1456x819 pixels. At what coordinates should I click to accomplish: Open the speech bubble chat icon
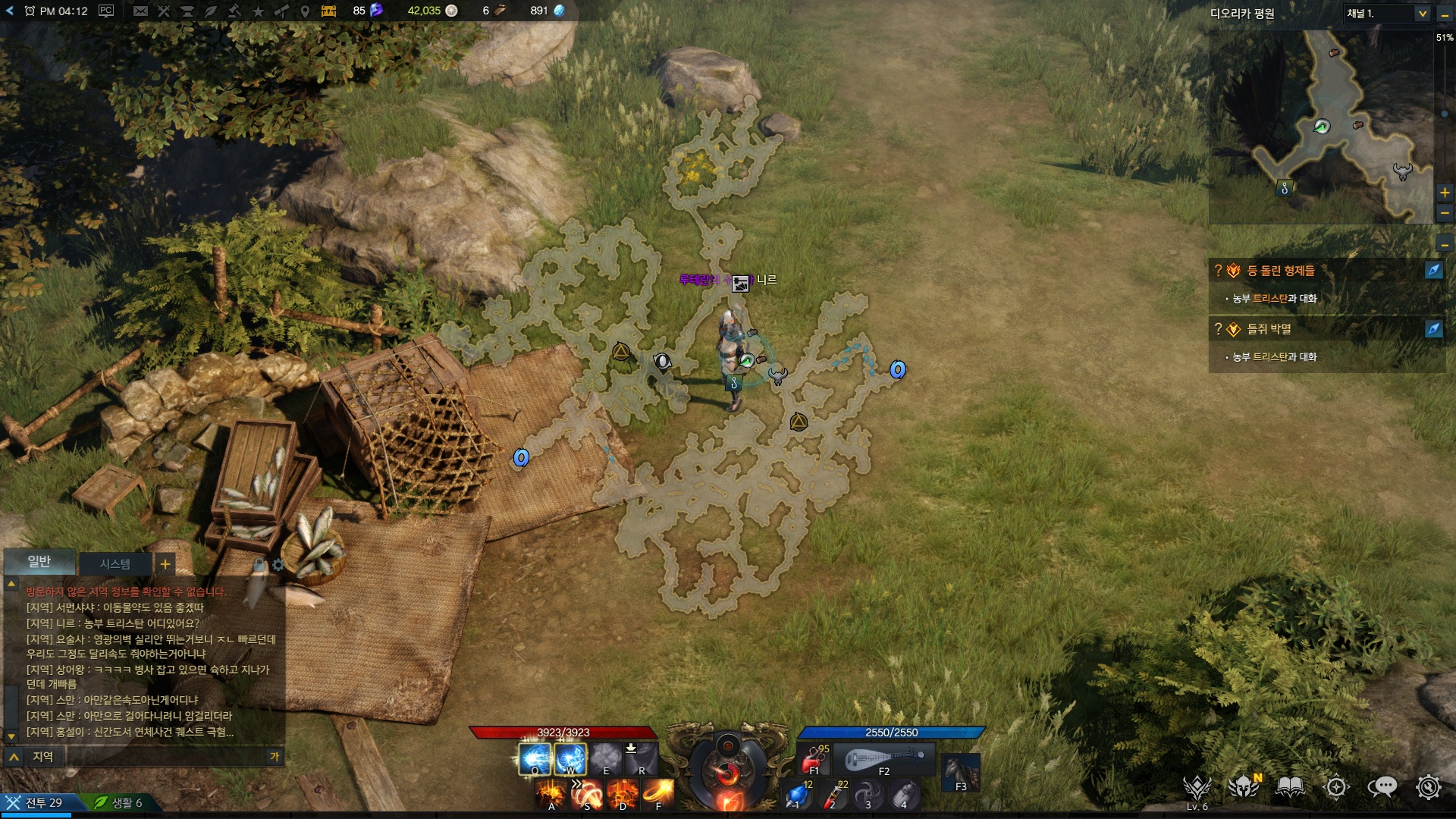(1382, 788)
